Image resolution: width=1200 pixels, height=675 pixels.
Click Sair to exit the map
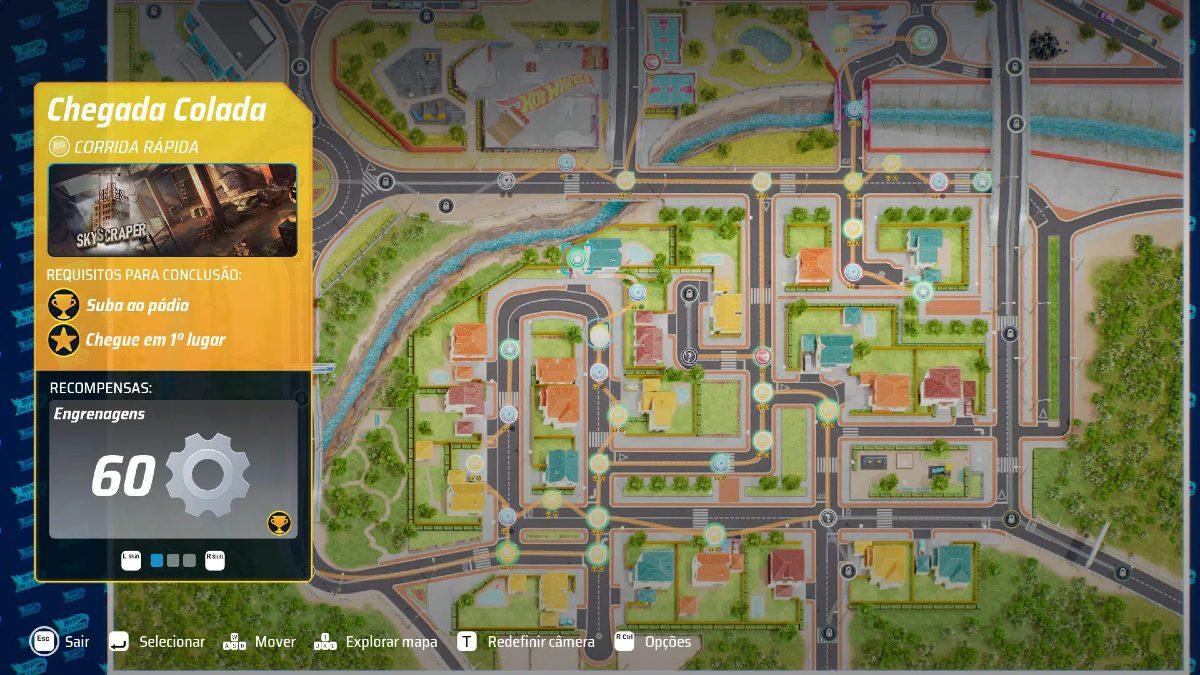click(76, 641)
